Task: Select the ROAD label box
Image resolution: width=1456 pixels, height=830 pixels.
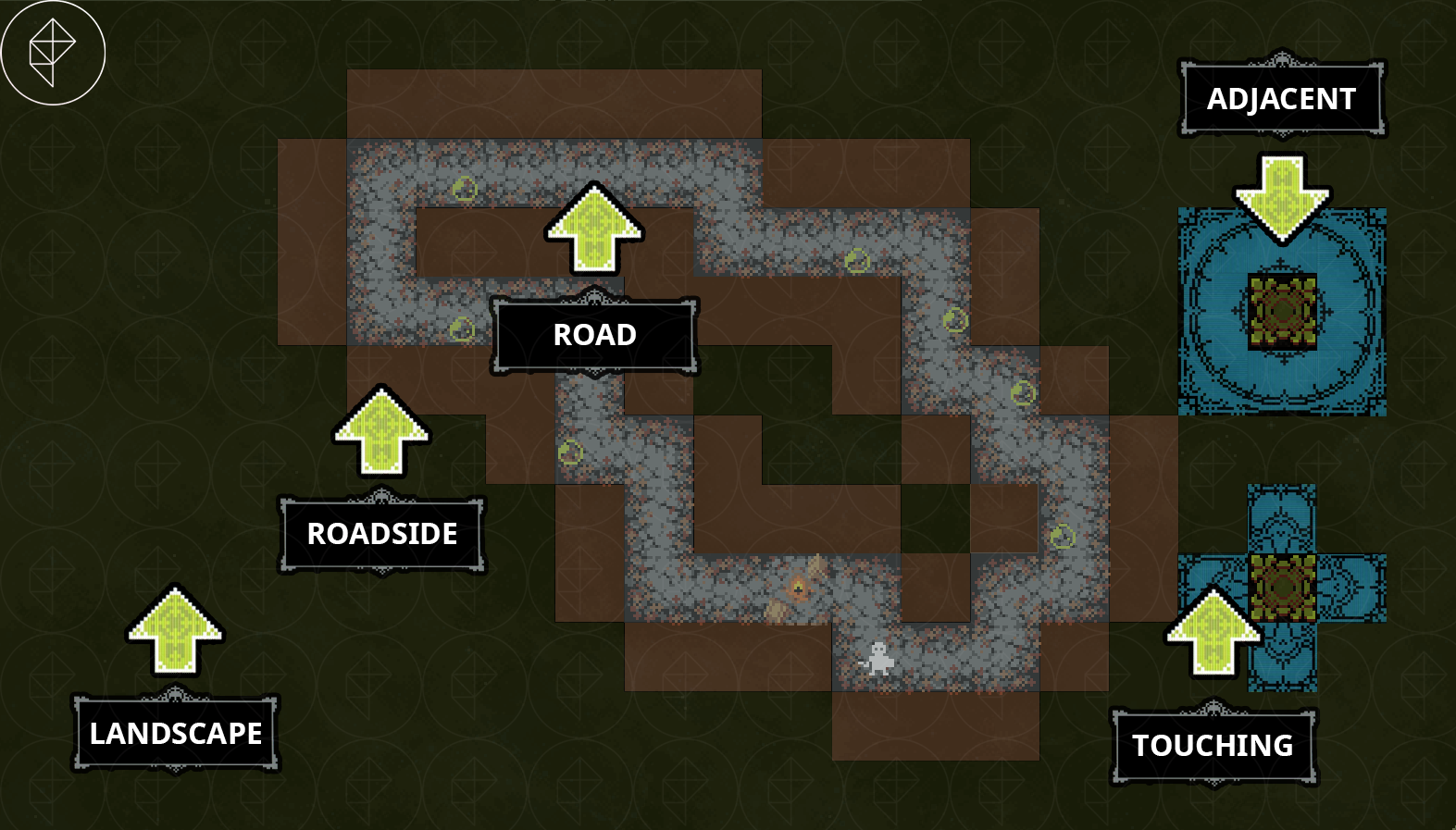Action: [x=594, y=334]
